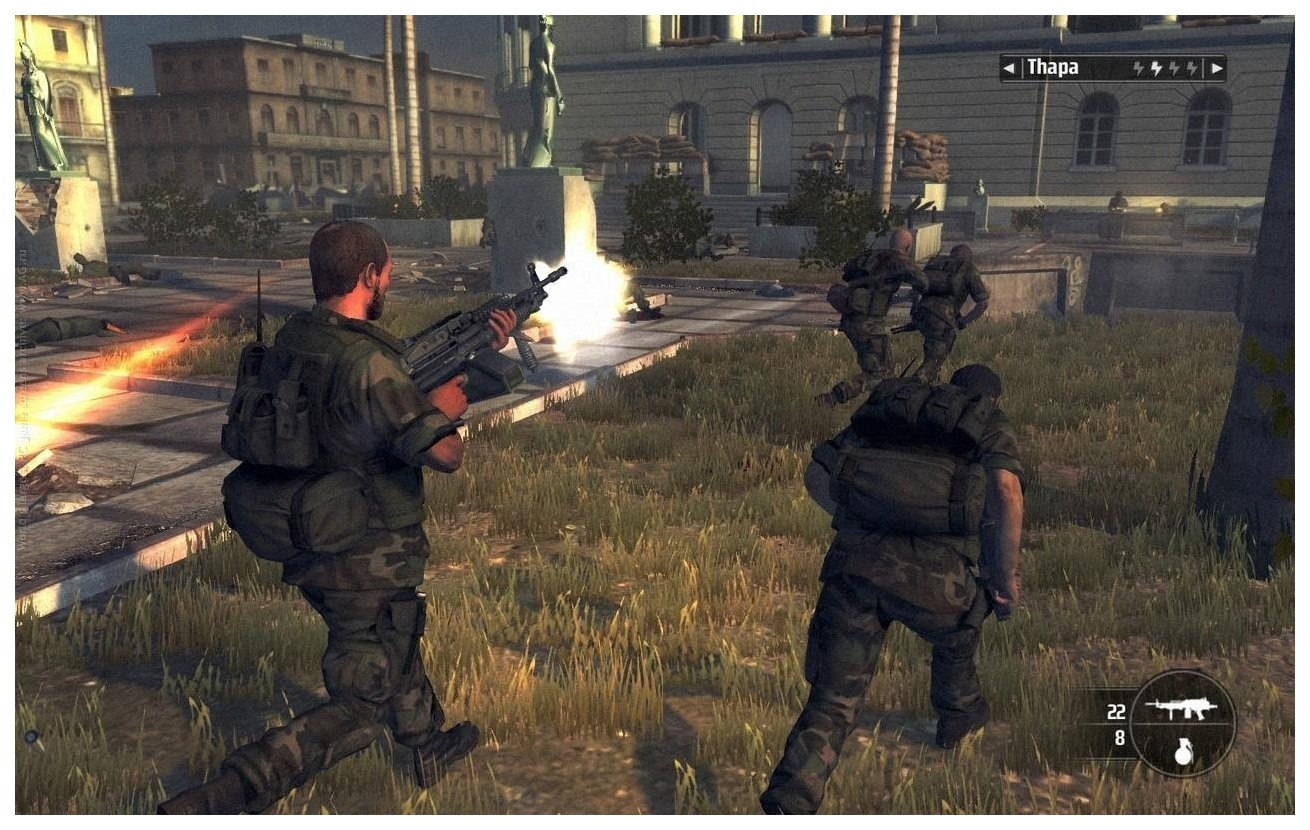Viewport: 1310px width, 830px height.
Task: Select the machine gun weapon icon
Action: point(1181,709)
